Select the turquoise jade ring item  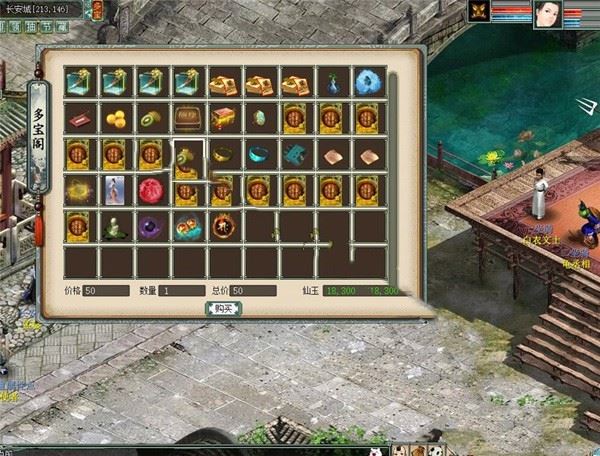point(258,154)
